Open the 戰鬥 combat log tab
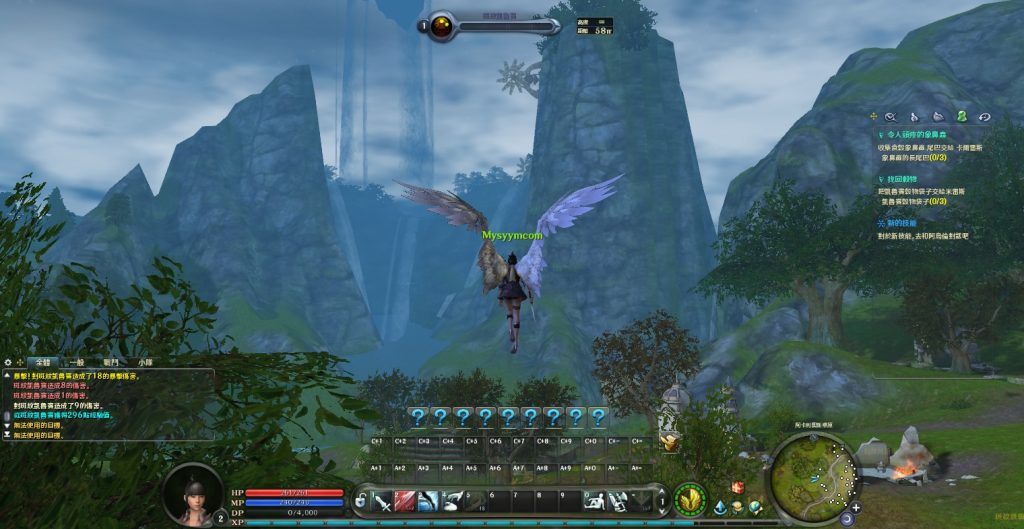Viewport: 1024px width, 529px height. point(111,362)
